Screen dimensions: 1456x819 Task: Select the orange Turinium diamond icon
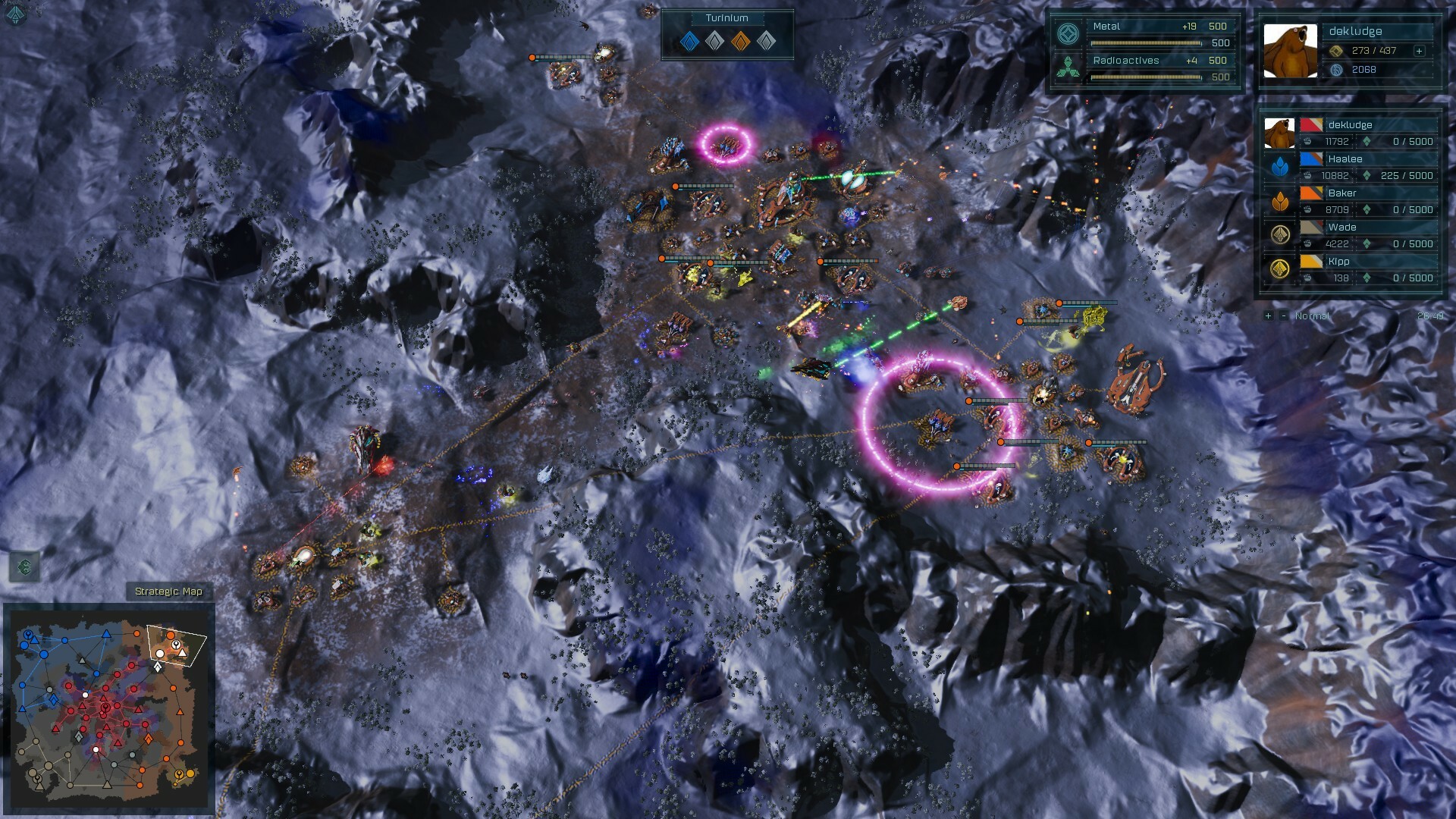point(739,42)
